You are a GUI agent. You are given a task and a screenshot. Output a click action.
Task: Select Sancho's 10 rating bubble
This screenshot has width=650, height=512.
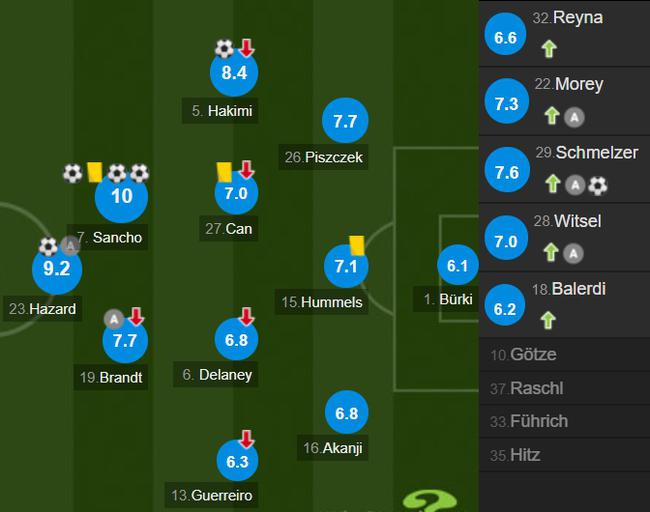pos(121,197)
